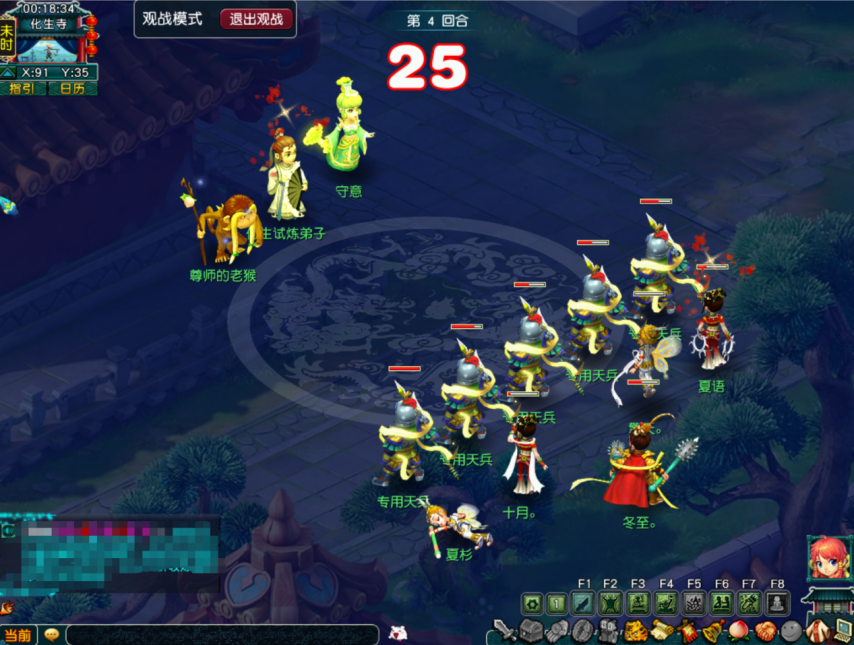Open the emoji speech bubble button
The width and height of the screenshot is (854, 645).
tap(51, 635)
